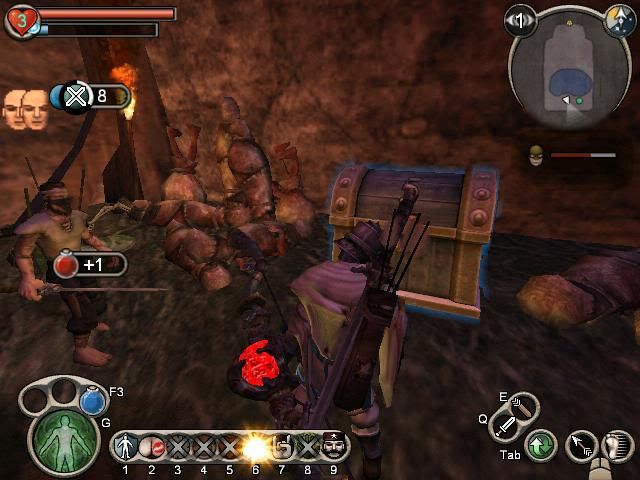Screen dimensions: 640x480
Task: Use the blue mana potion slot
Action: point(93,401)
